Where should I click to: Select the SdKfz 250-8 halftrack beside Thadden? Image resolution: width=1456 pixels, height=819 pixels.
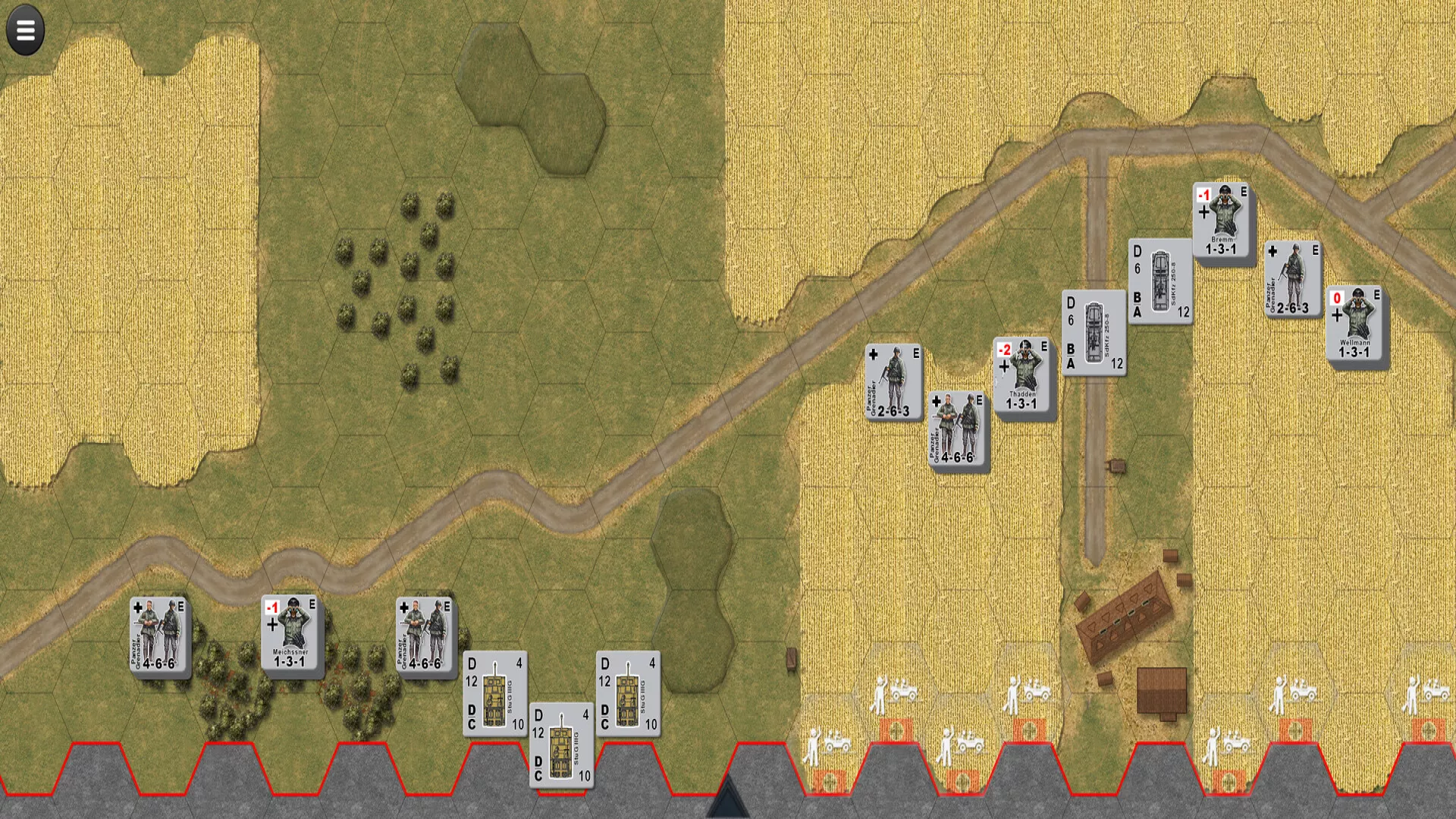(1094, 333)
